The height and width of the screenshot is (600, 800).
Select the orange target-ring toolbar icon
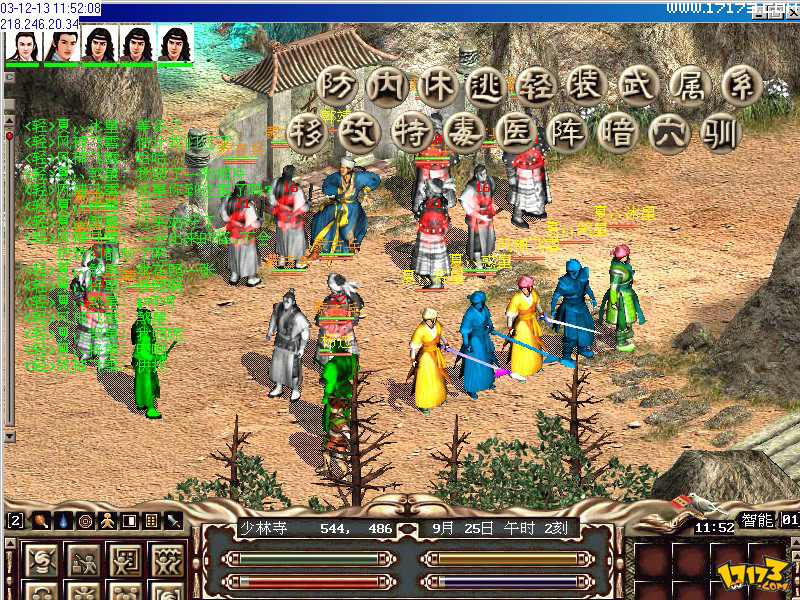tap(85, 521)
